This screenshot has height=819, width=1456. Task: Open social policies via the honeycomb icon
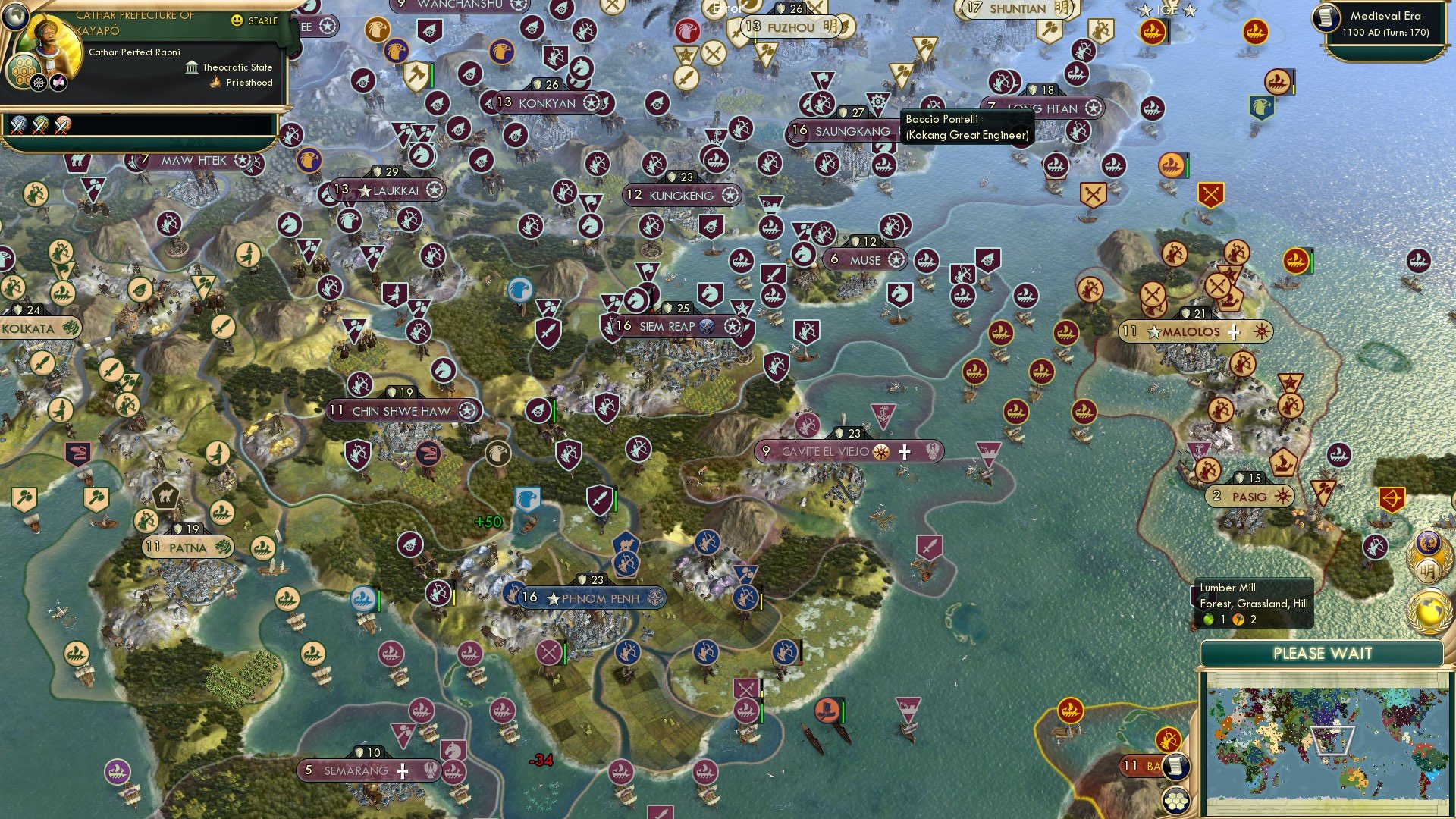(25, 72)
